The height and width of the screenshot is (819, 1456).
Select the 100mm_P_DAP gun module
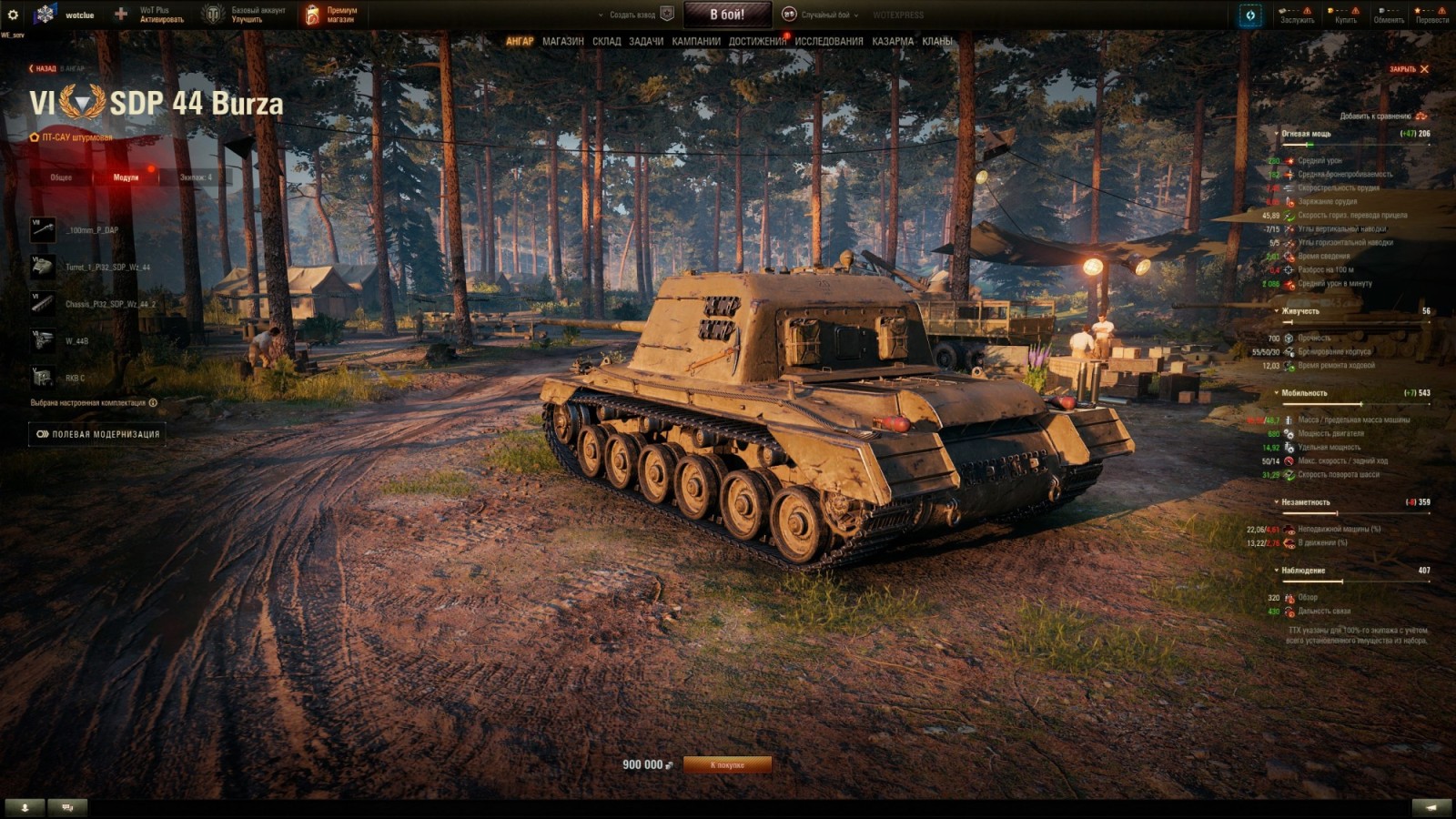point(43,229)
